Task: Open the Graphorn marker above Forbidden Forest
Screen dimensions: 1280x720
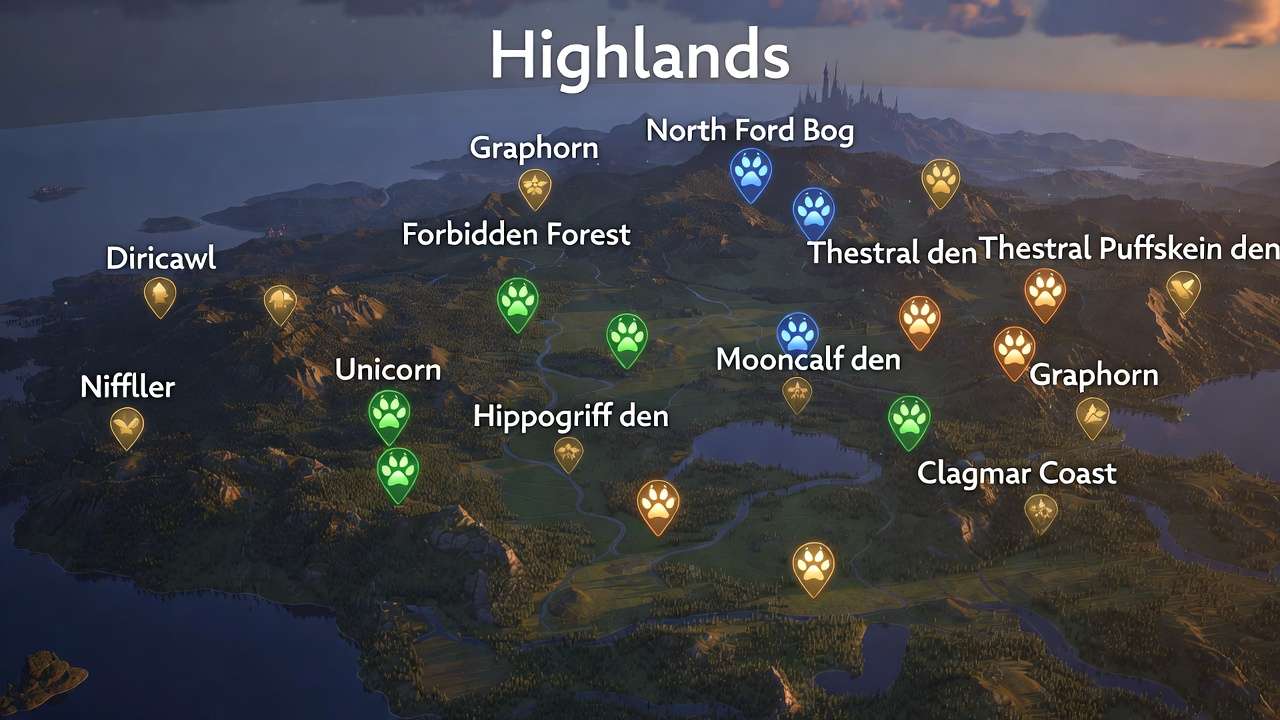Action: pos(533,186)
